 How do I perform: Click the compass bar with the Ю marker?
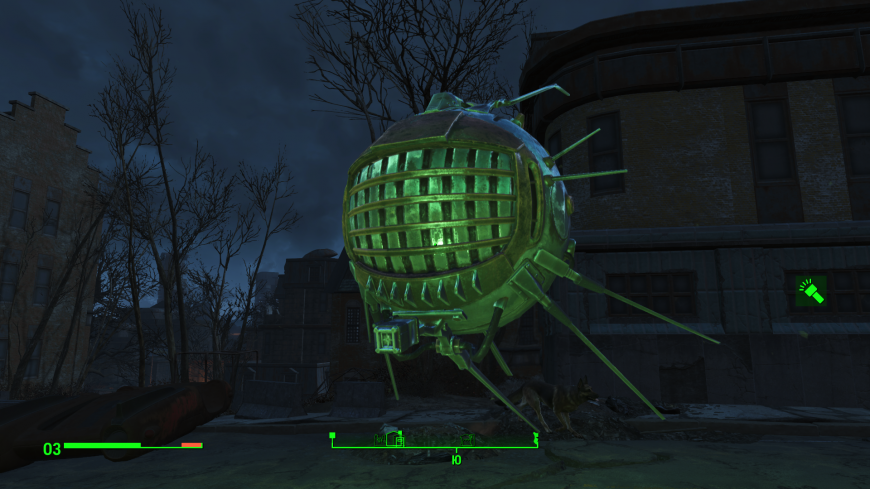pyautogui.click(x=434, y=441)
